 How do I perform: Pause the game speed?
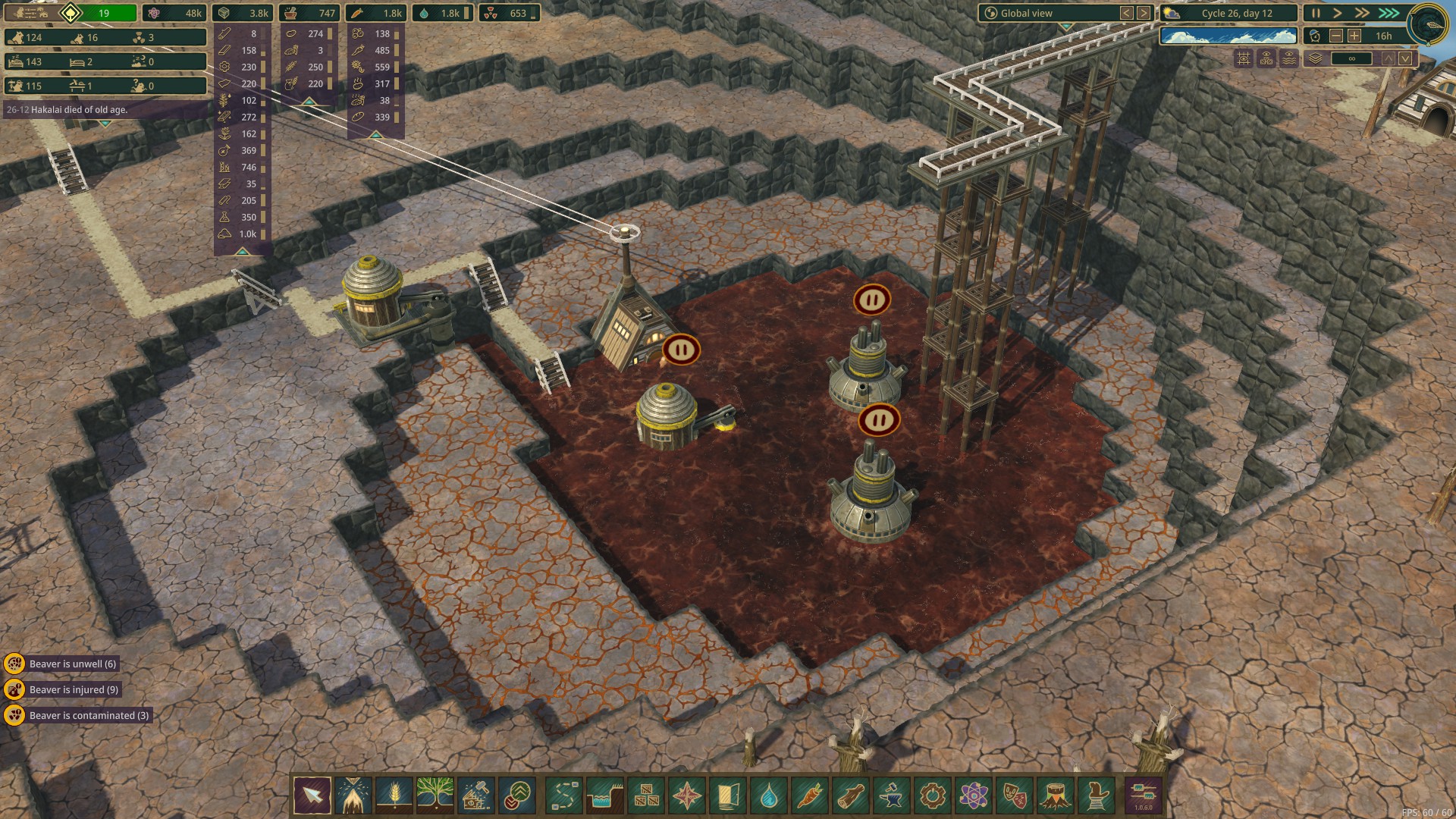pos(1316,13)
